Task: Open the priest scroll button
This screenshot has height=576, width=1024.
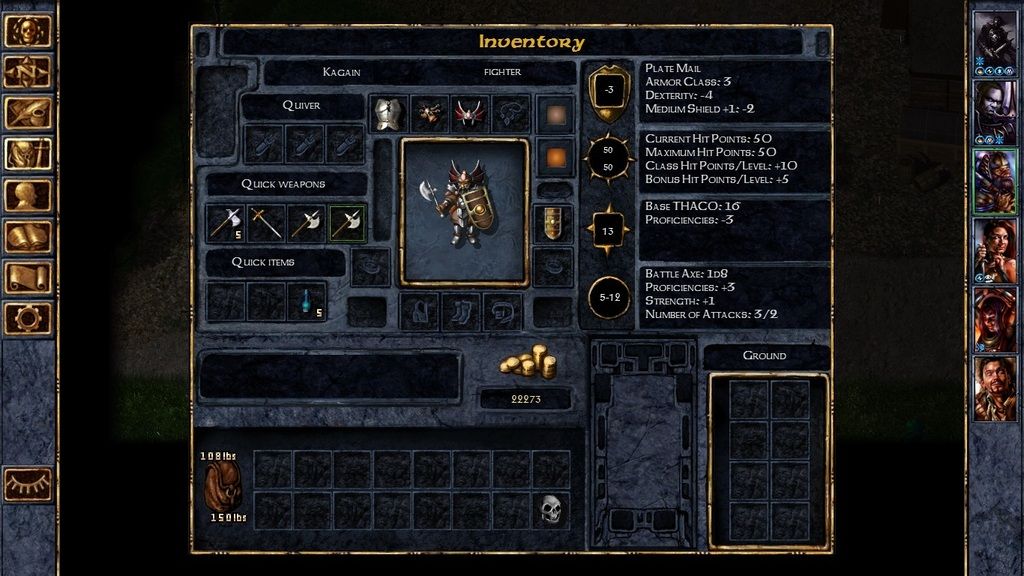Action: coord(27,277)
